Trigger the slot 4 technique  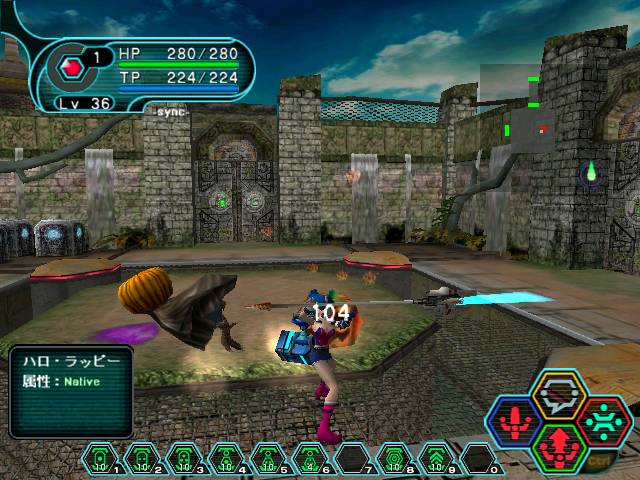225,459
